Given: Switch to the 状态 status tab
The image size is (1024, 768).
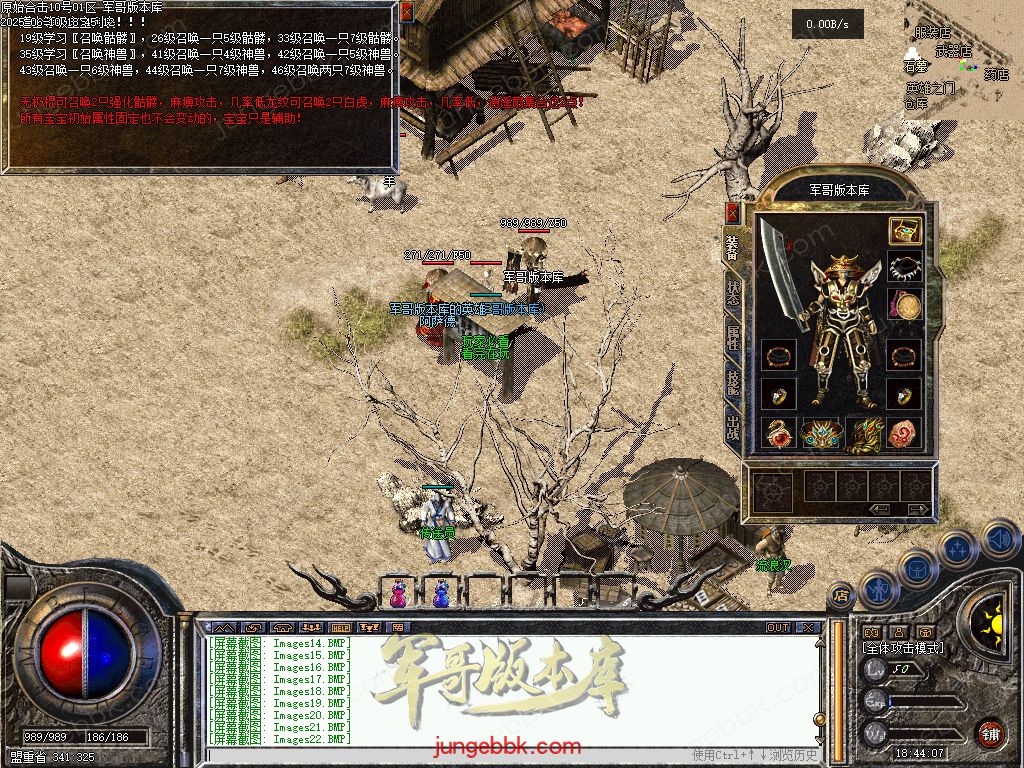Looking at the screenshot, I should (x=732, y=290).
